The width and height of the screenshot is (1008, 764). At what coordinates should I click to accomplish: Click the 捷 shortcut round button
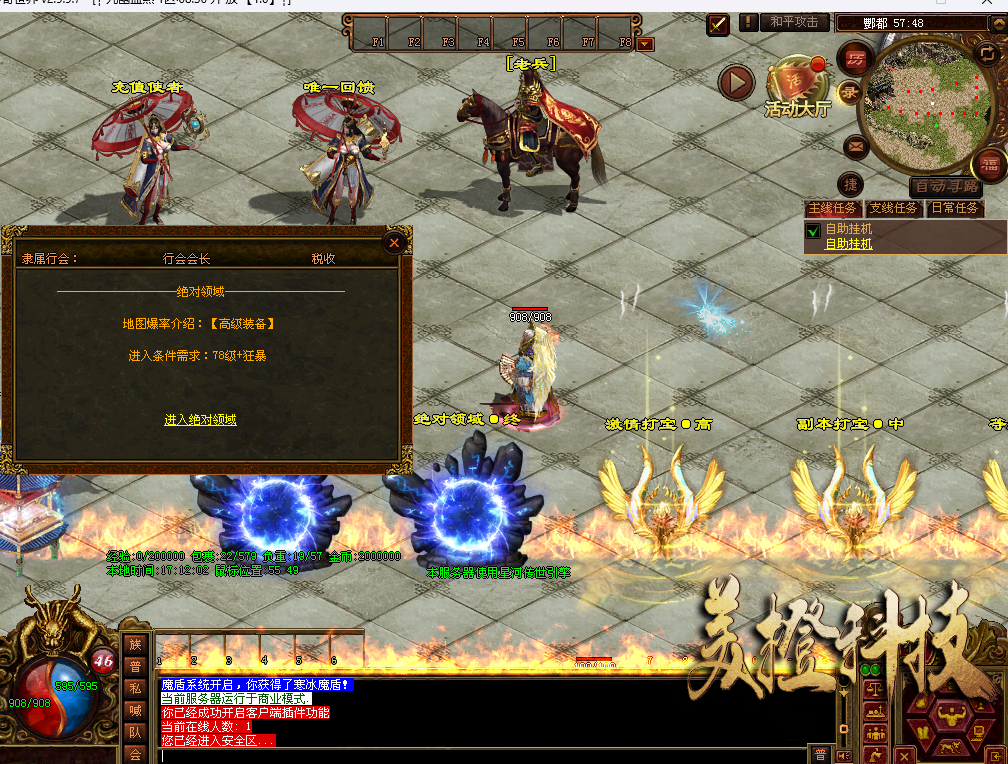(851, 185)
